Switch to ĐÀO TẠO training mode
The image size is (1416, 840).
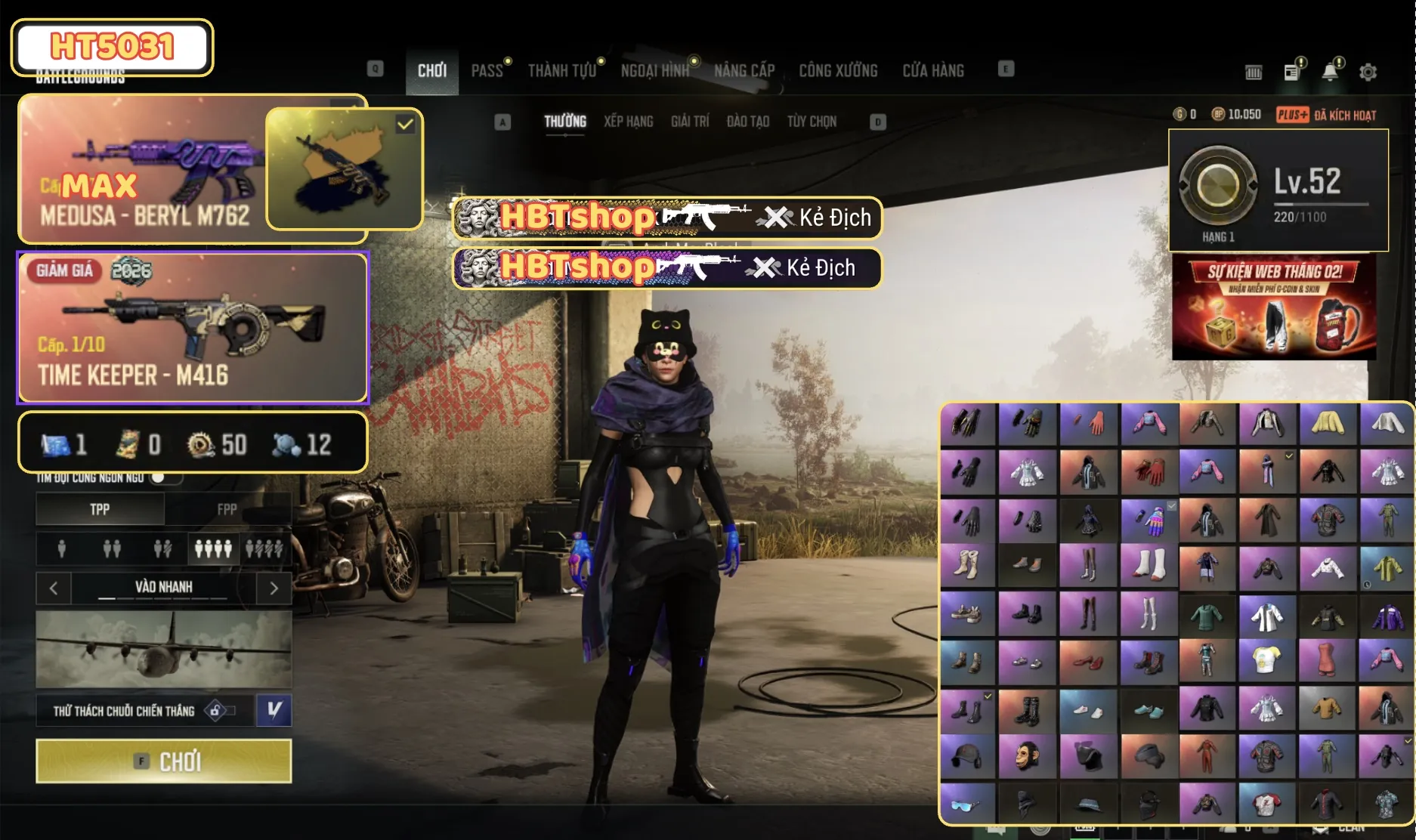tap(747, 122)
